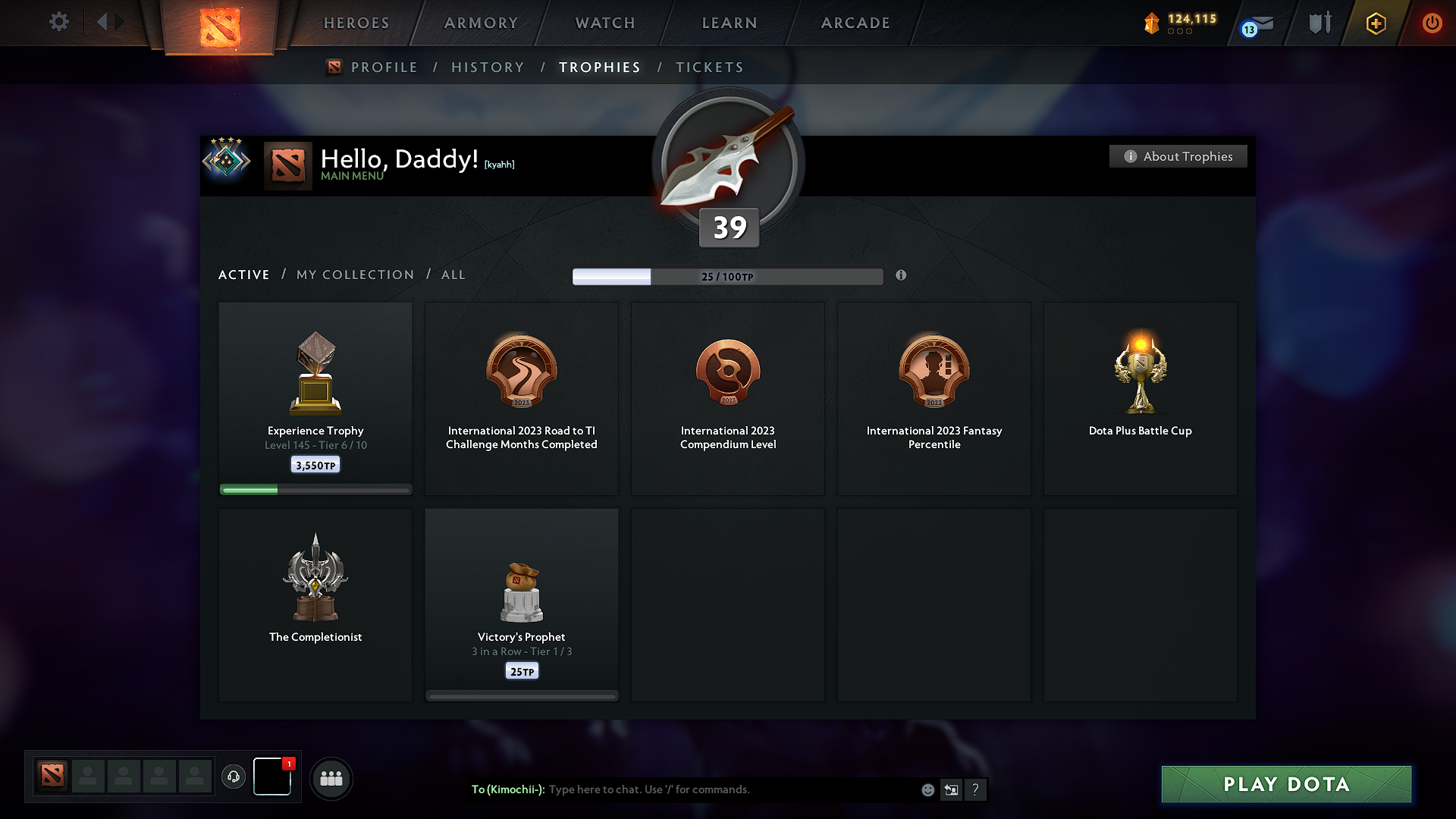
Task: Open the settings gear icon
Action: (59, 22)
